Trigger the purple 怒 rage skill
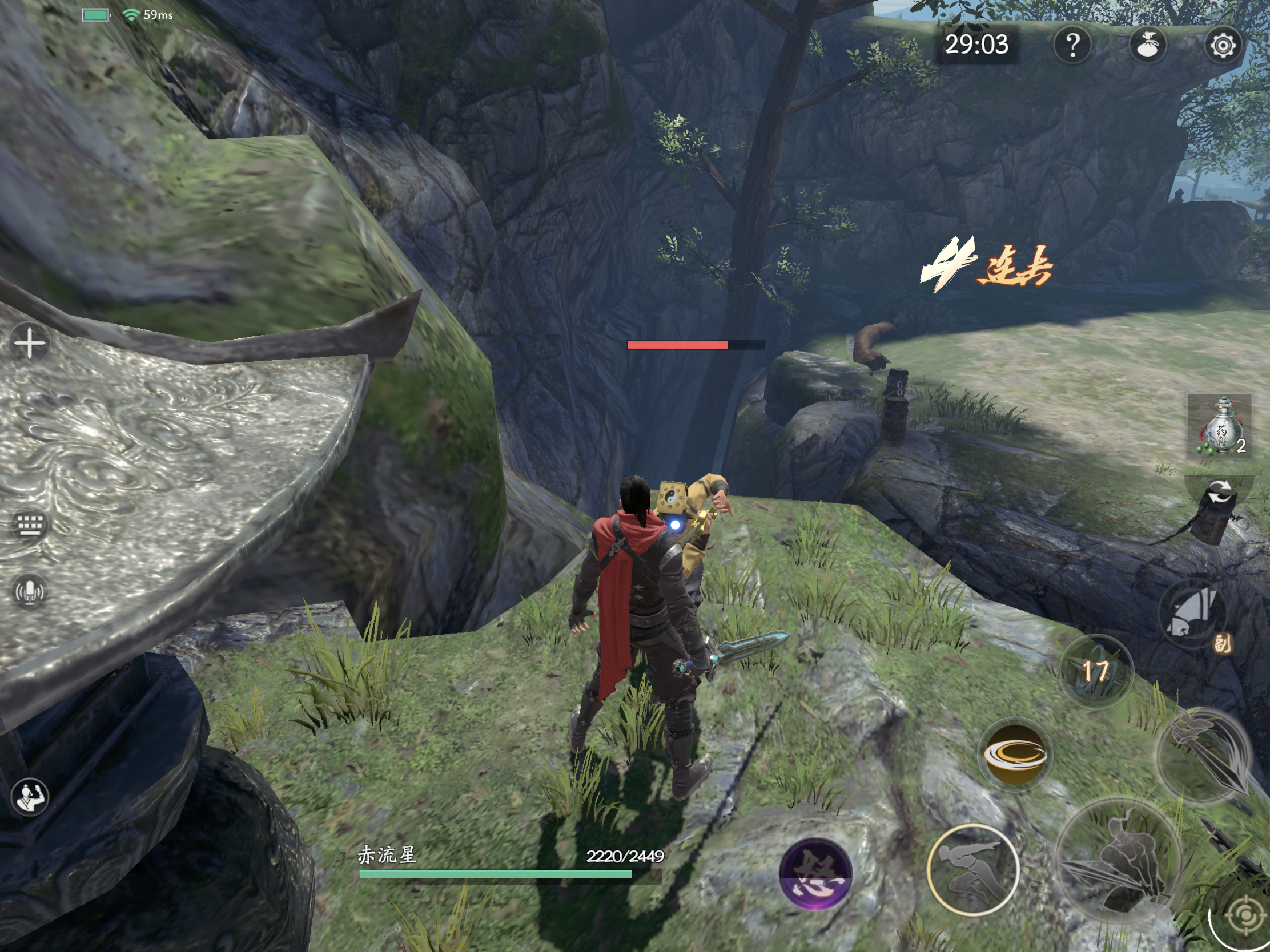Viewport: 1270px width, 952px height. pyautogui.click(x=815, y=873)
